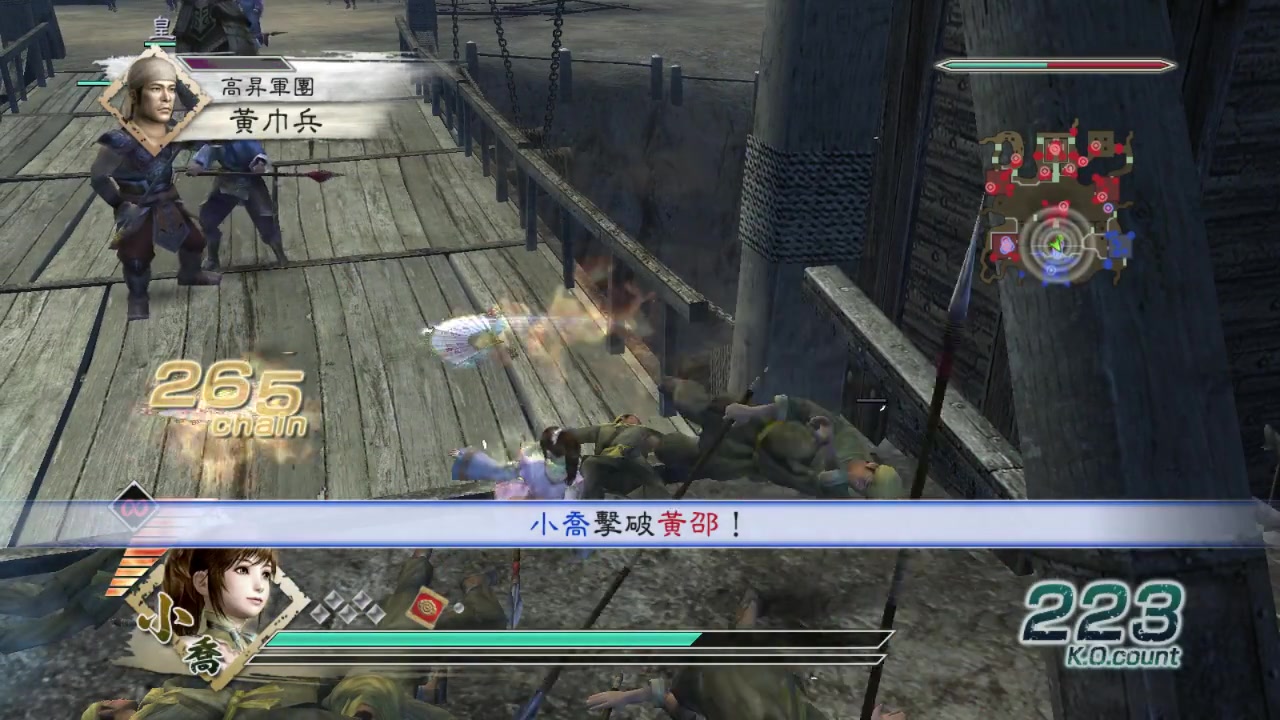This screenshot has height=720, width=1280.
Task: Click a blue allied unit icon on the minimap
Action: coord(1115,244)
